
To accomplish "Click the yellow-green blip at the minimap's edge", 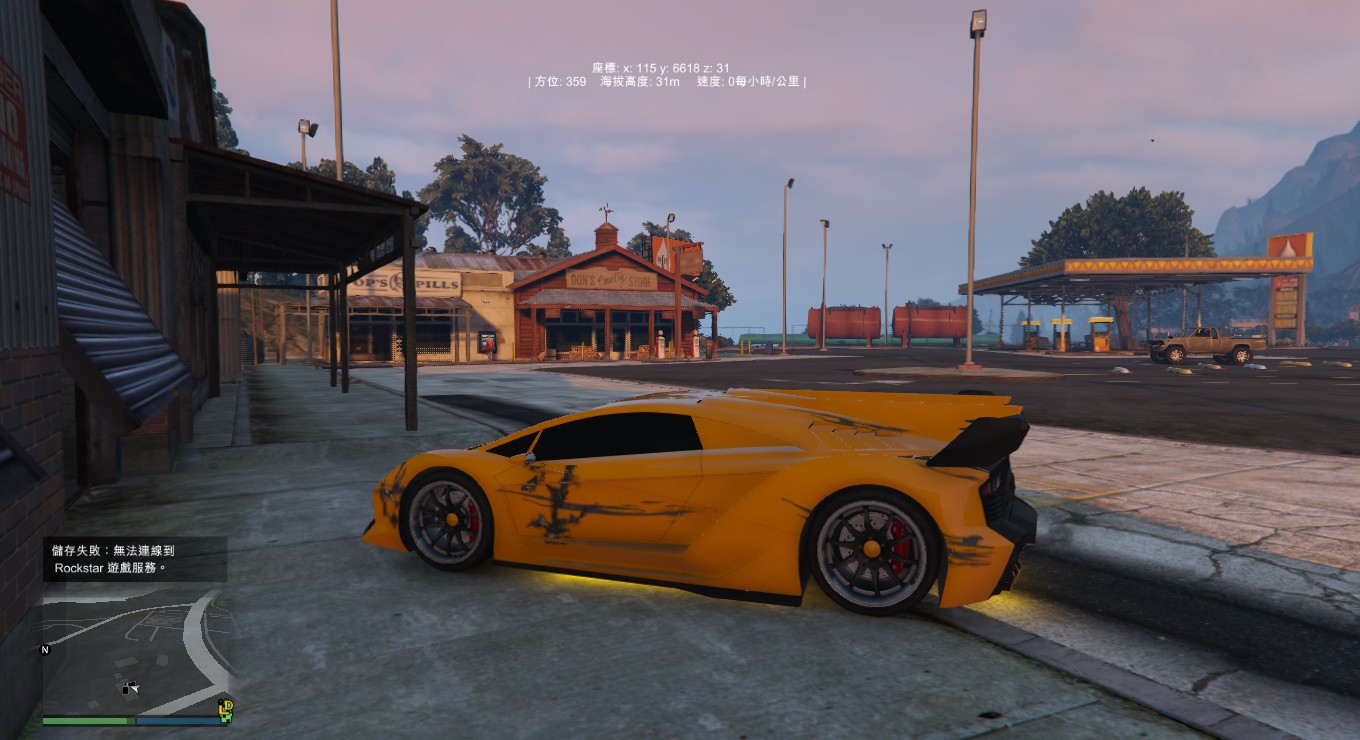I will point(226,709).
